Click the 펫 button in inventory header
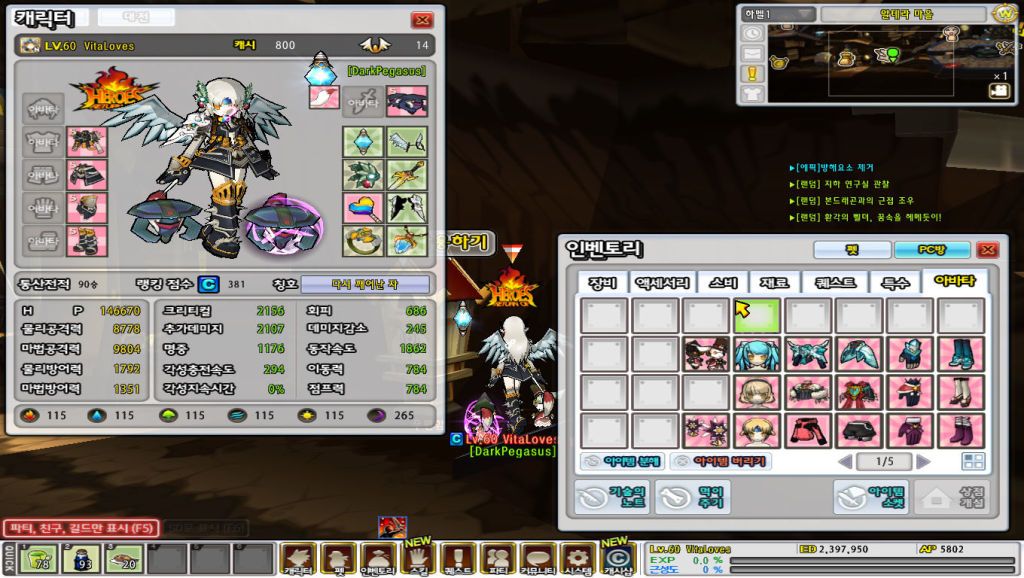 coord(852,249)
